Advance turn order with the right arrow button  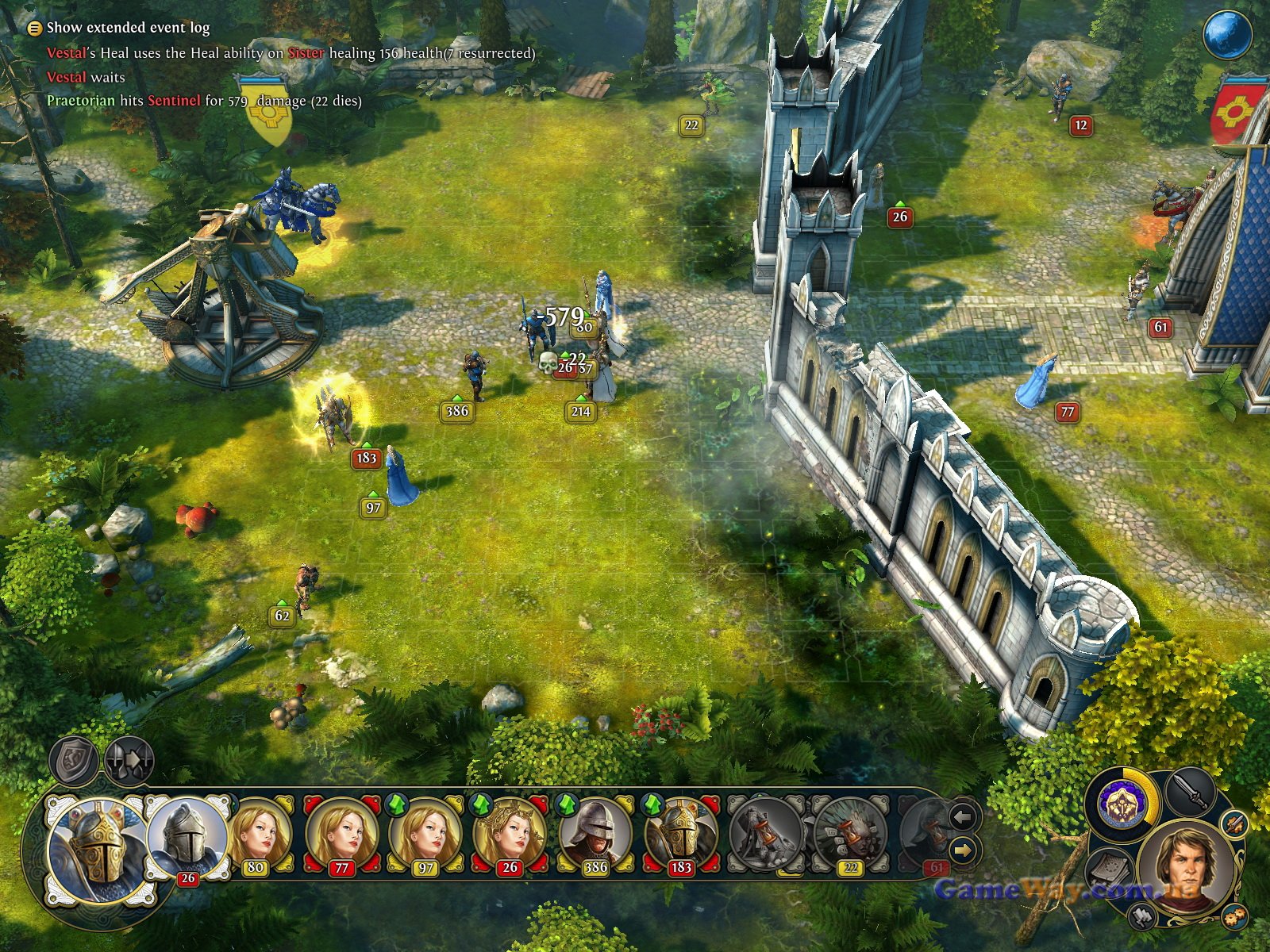point(963,851)
